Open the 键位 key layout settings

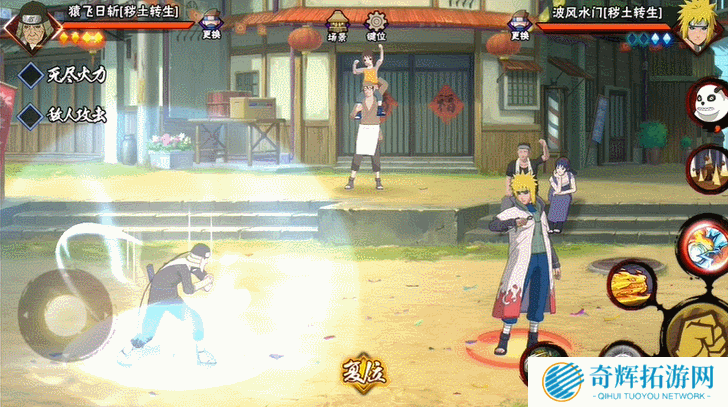pyautogui.click(x=376, y=26)
